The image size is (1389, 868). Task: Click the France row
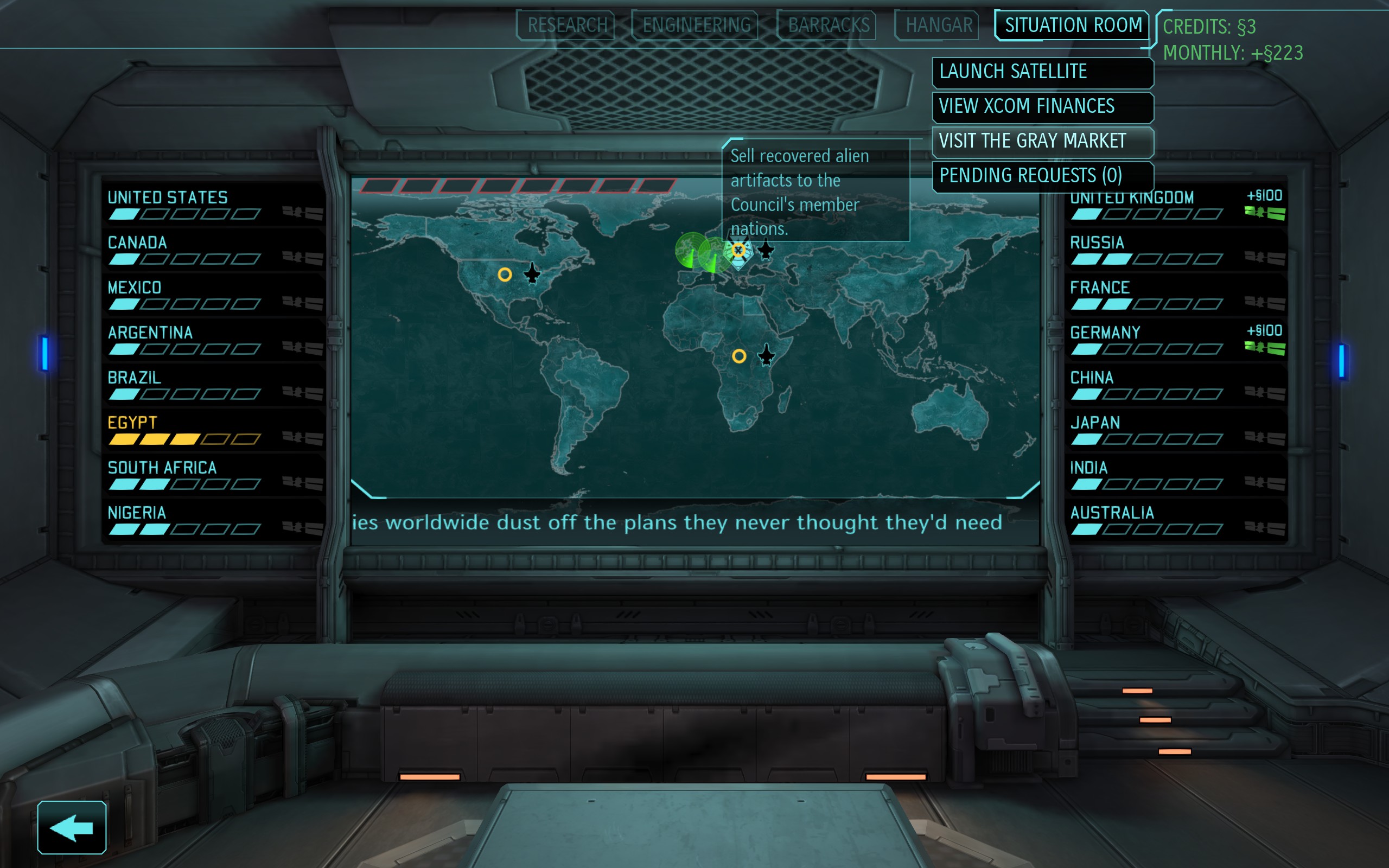click(1175, 295)
